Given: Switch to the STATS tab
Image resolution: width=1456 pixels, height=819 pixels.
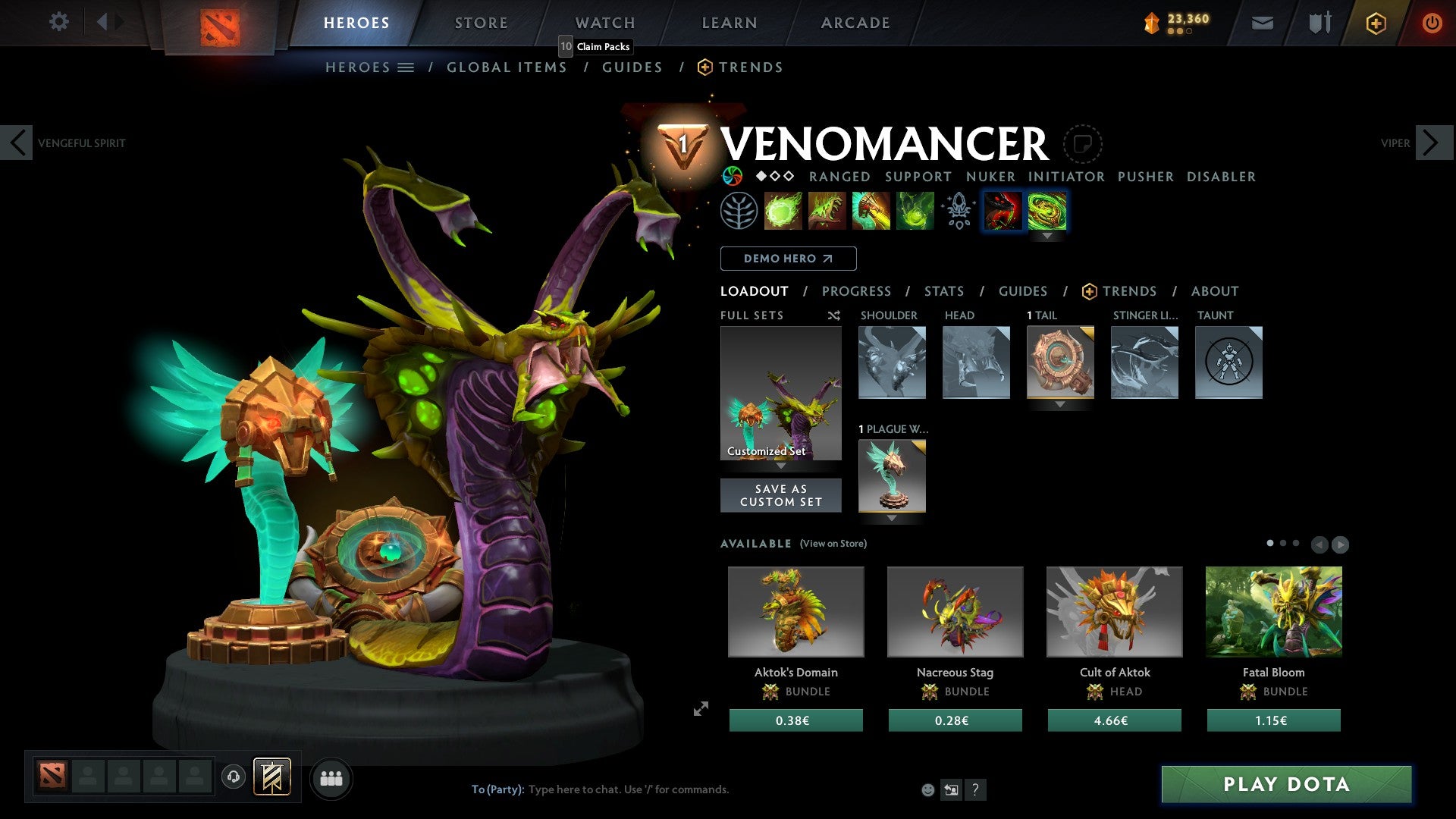Looking at the screenshot, I should 944,290.
